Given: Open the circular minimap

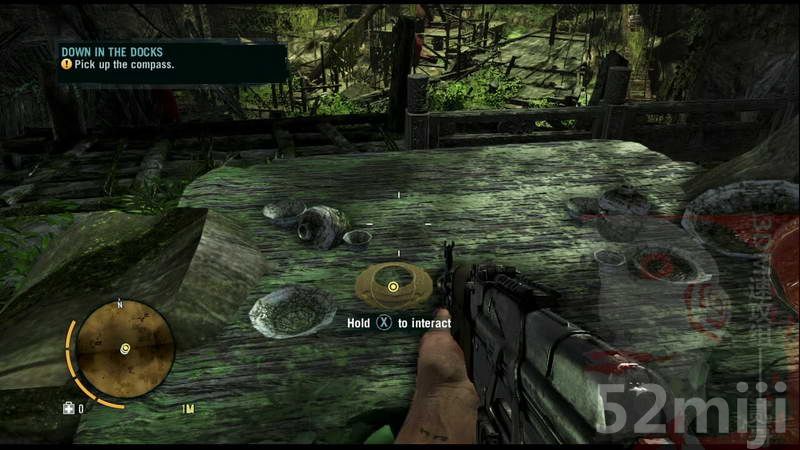Looking at the screenshot, I should pos(125,349).
